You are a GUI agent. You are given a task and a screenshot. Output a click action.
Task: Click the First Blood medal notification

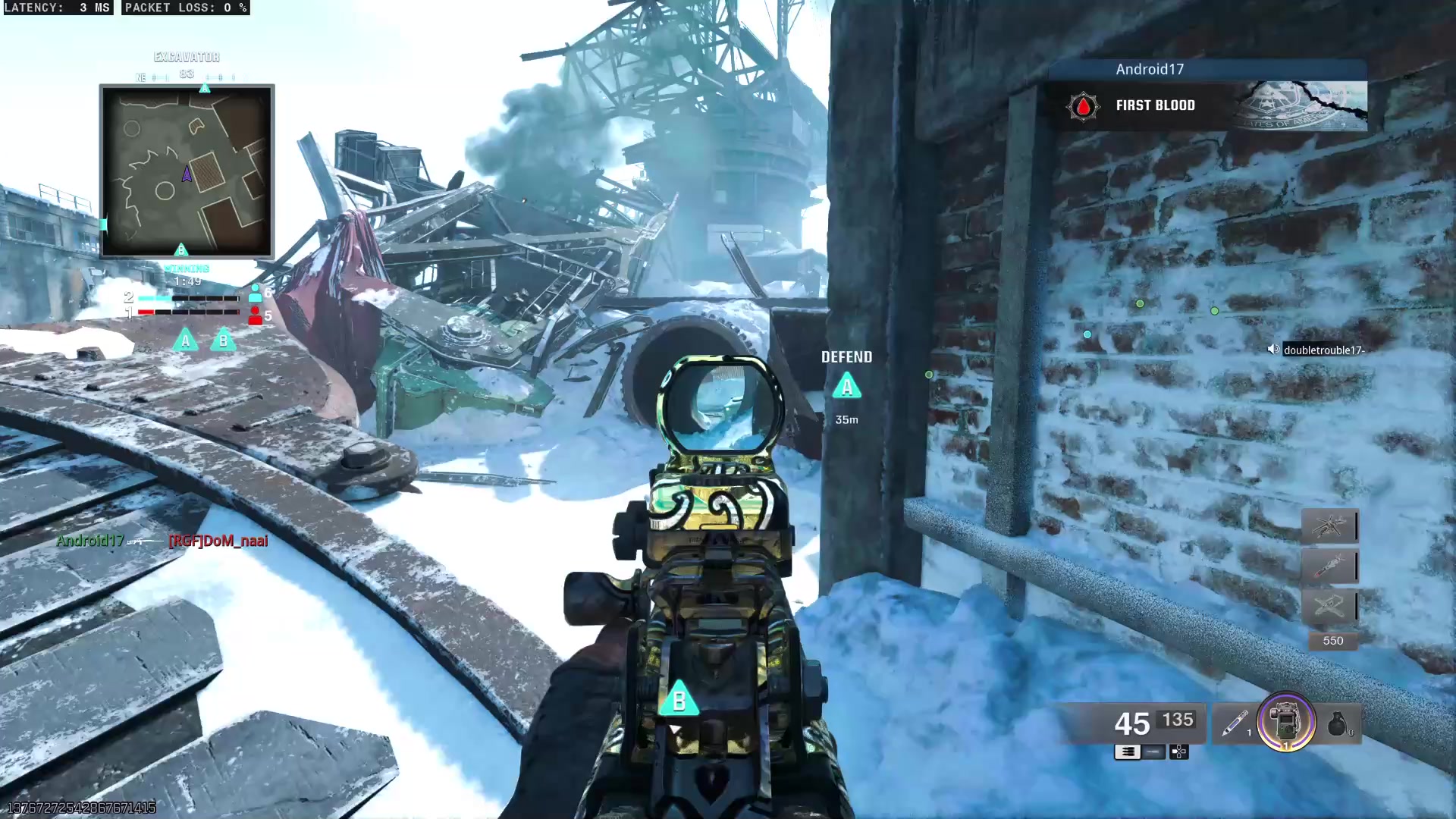[x=1155, y=105]
